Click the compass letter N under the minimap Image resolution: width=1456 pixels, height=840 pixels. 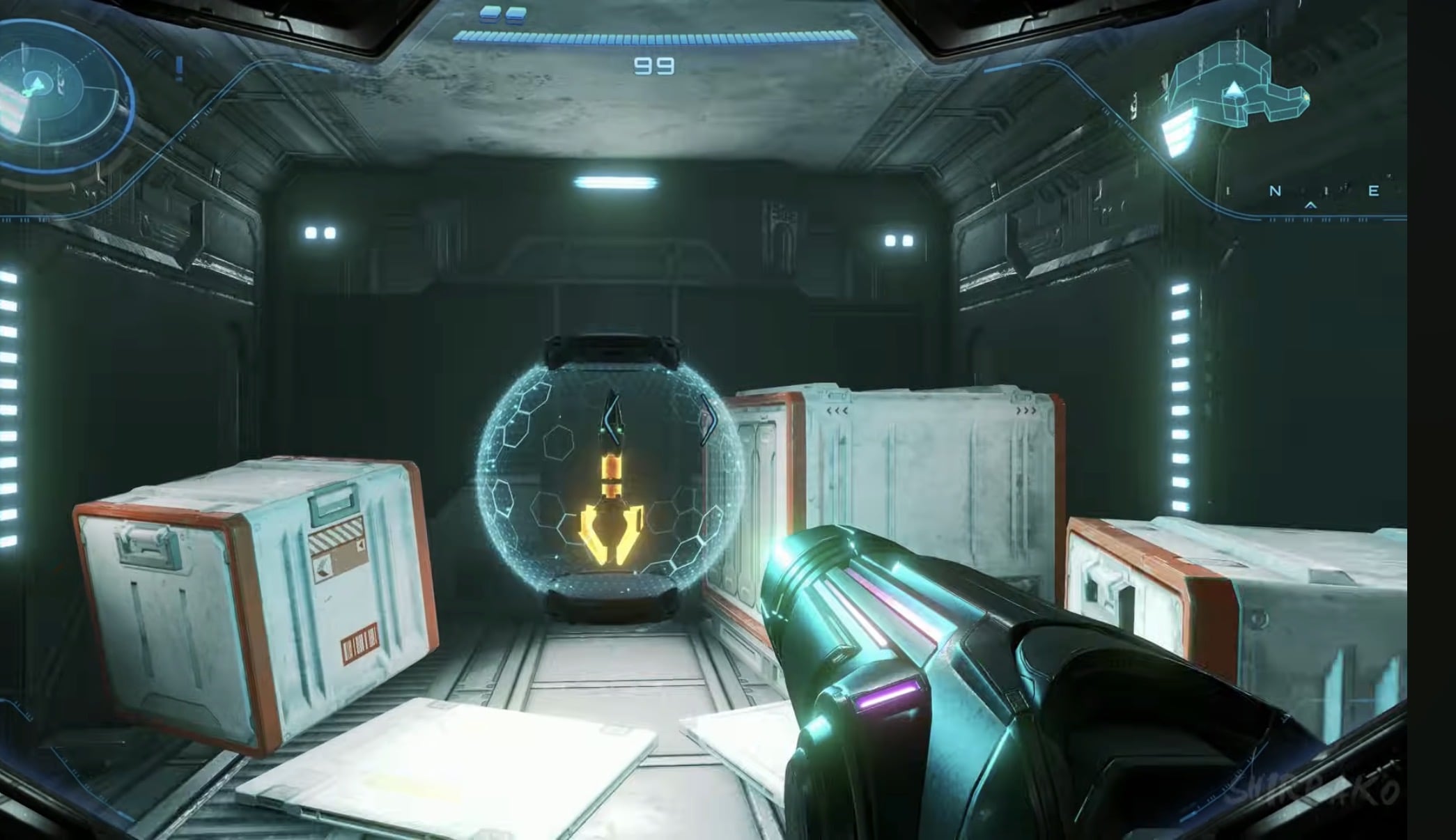pos(1274,191)
